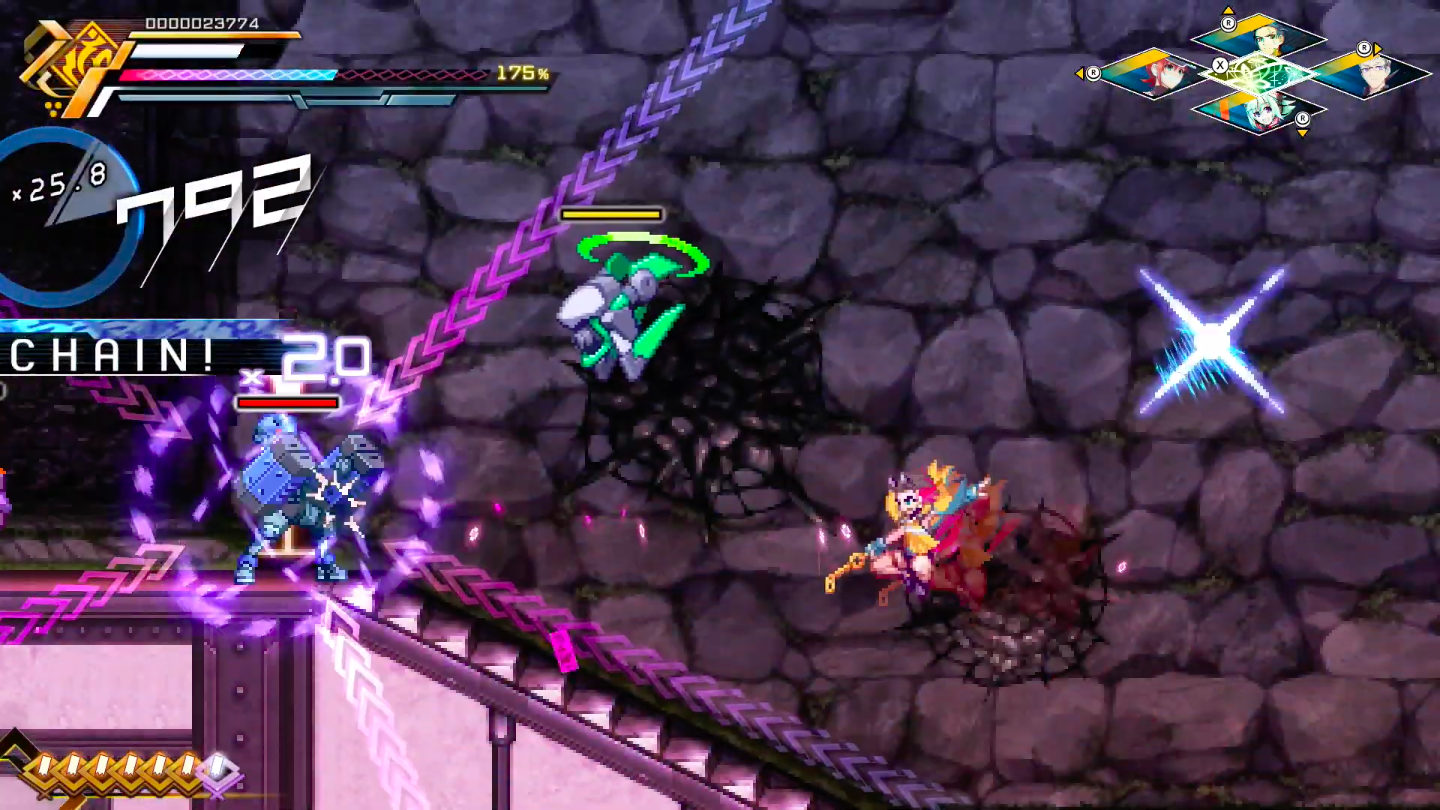Trigger the glowing green center diamond skill
1440x810 pixels.
point(1260,74)
